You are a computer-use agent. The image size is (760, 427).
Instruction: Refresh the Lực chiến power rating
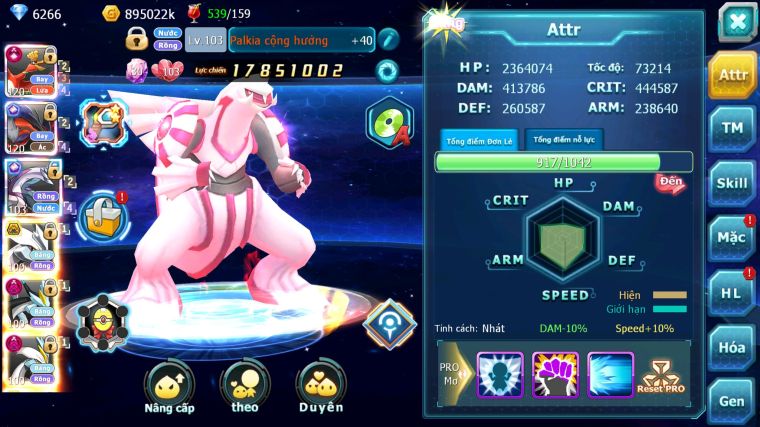[386, 71]
